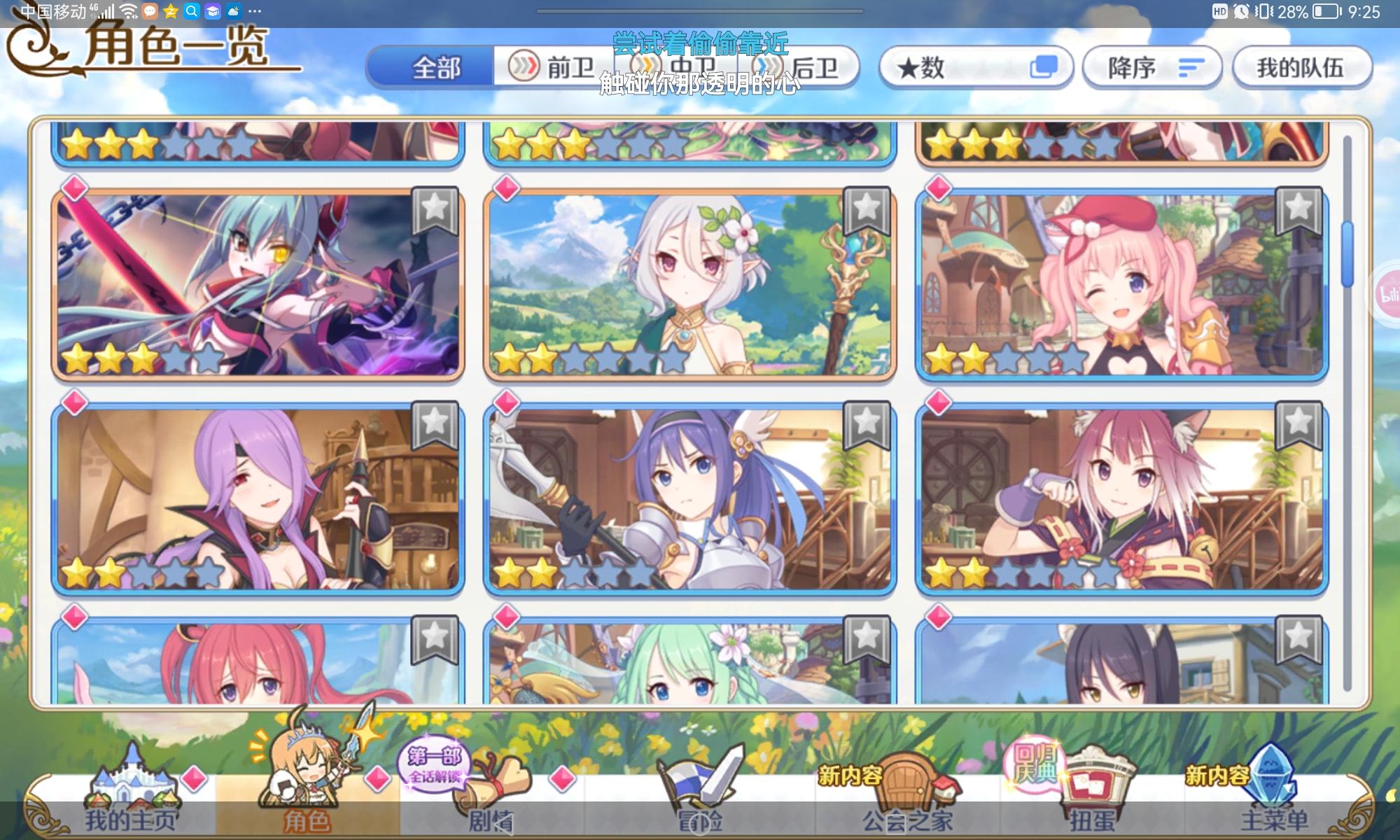Switch to the 后卫 filter tab
This screenshot has height=840, width=1400.
(808, 66)
